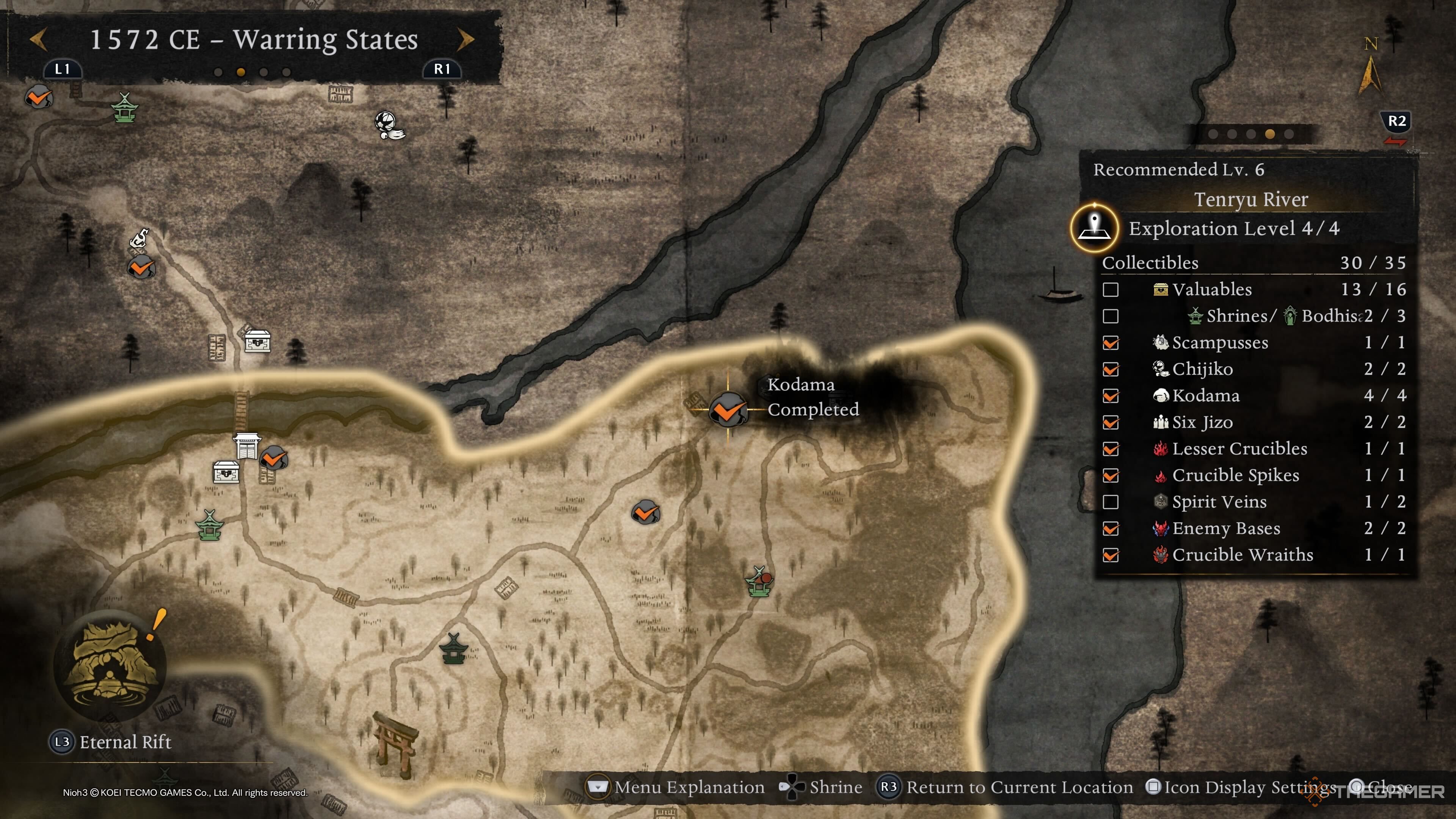Enable the Spirit Veins checkbox

tap(1111, 502)
